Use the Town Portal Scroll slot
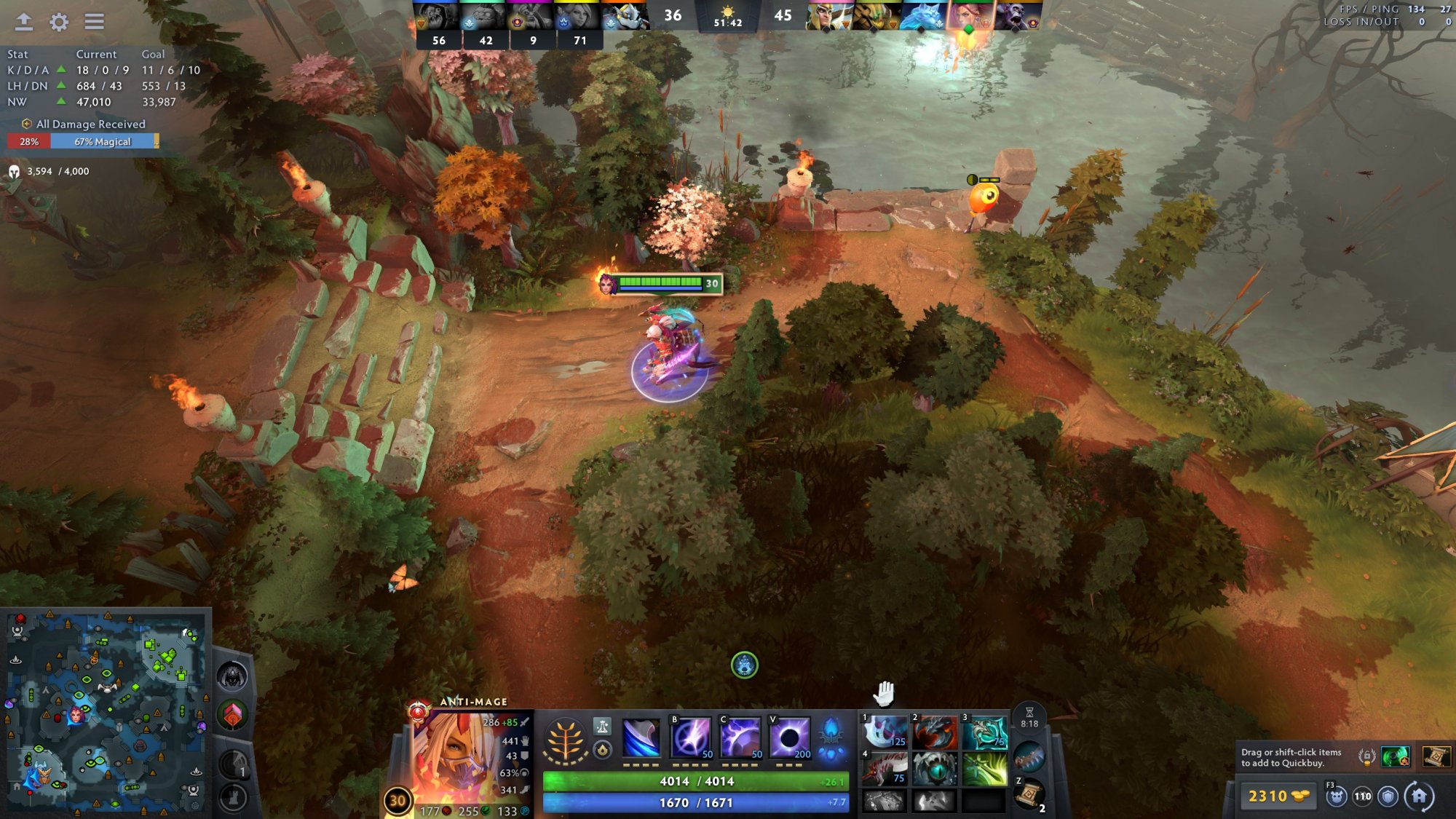This screenshot has width=1456, height=819. point(1029,795)
